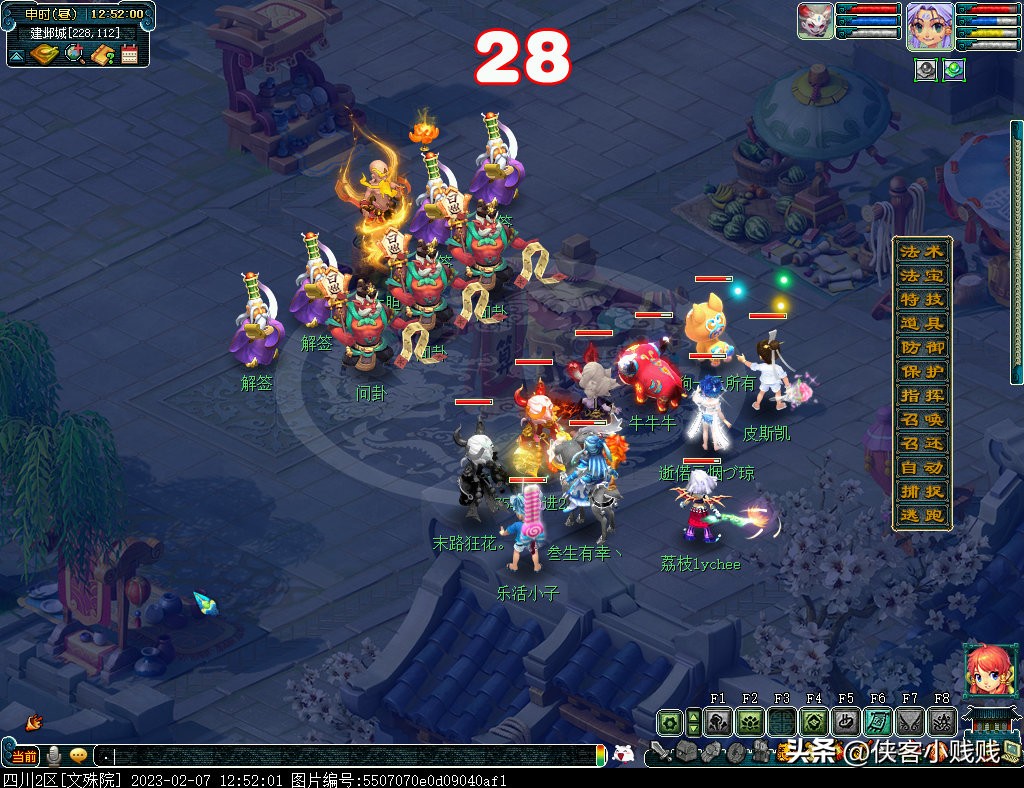The height and width of the screenshot is (788, 1024).
Task: Toggle 自动 auto battle
Action: coord(921,468)
